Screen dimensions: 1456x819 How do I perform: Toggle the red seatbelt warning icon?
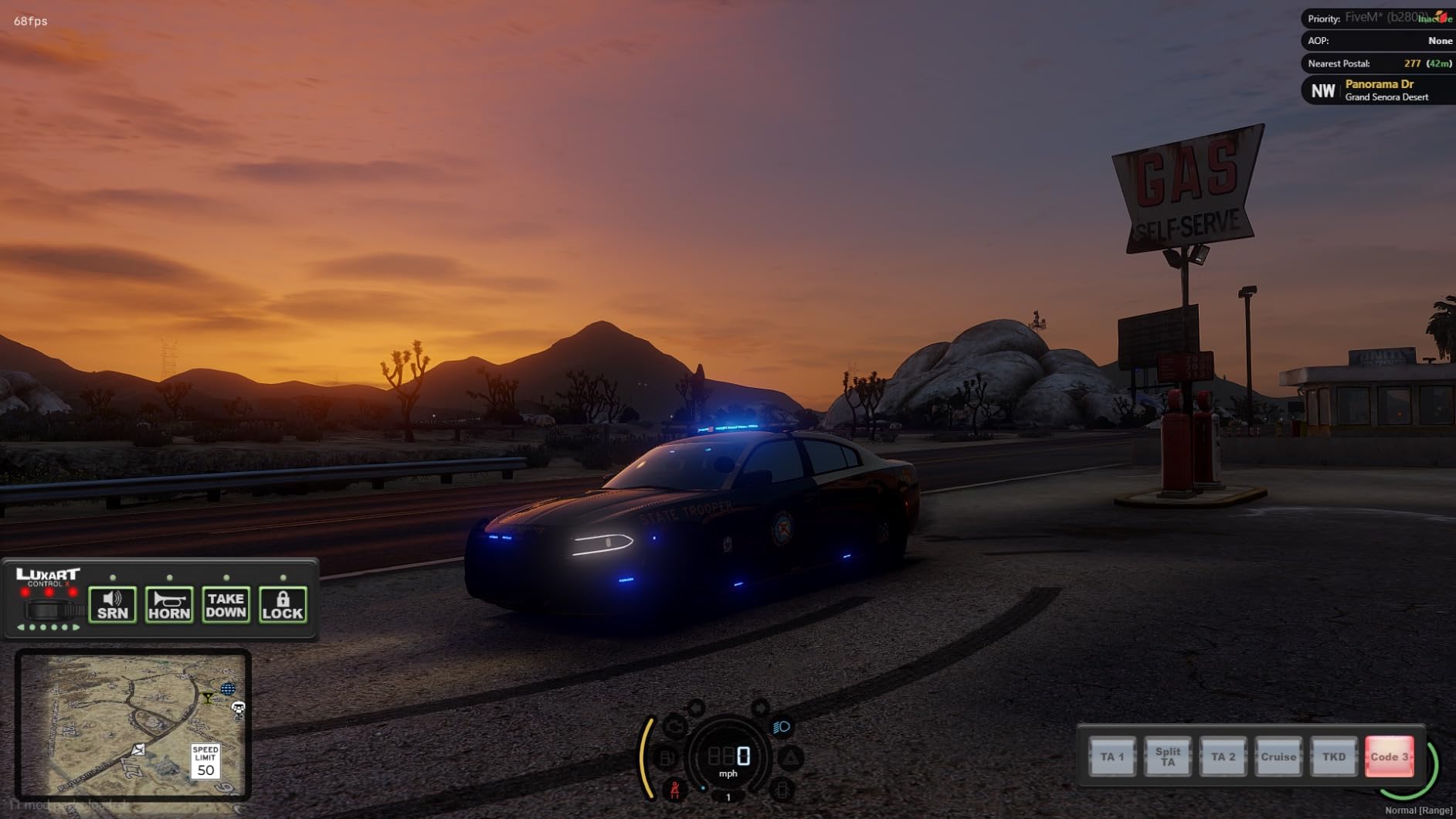675,790
